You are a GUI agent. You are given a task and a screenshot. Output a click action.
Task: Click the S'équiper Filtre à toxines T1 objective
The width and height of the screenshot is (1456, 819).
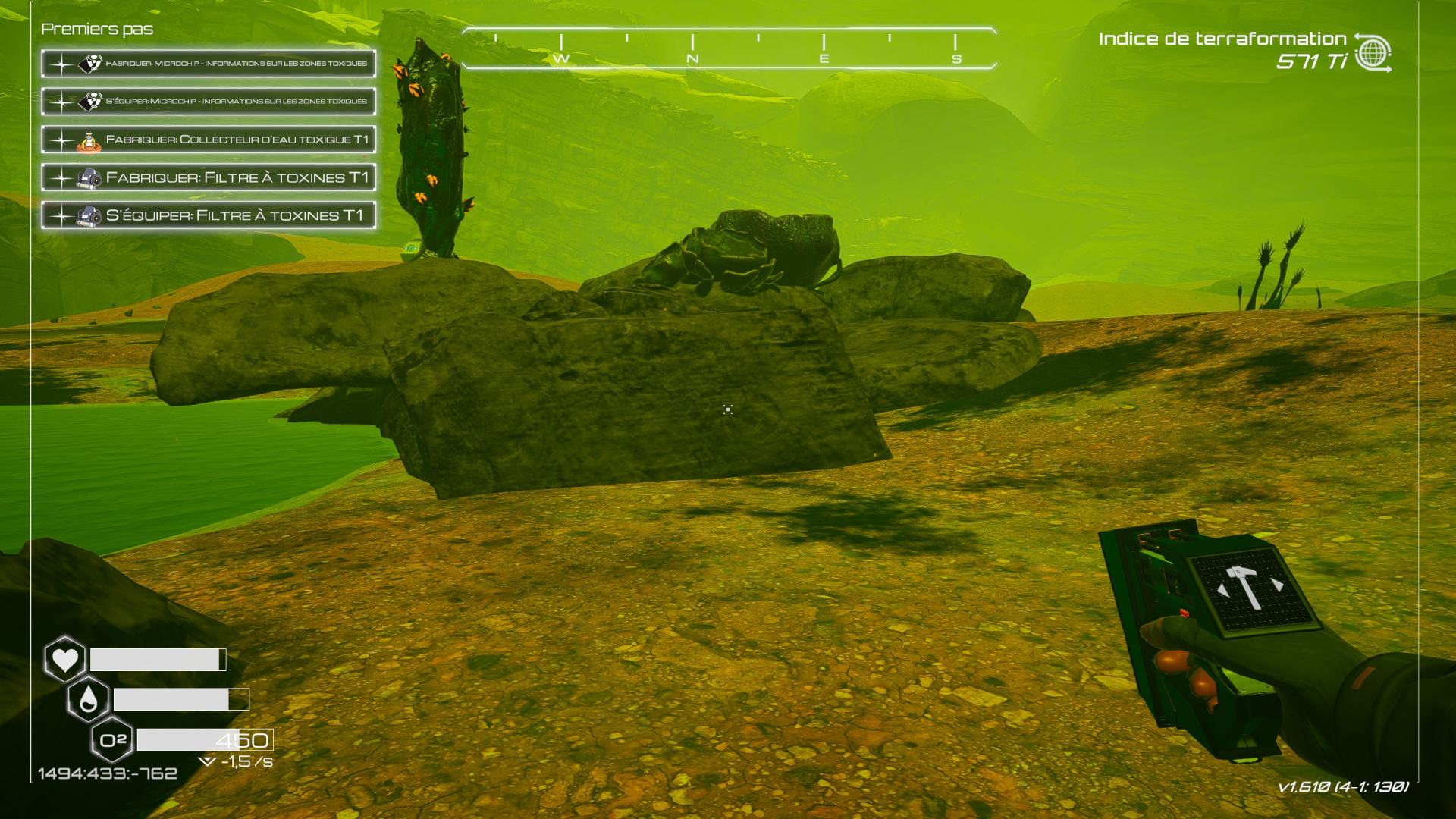click(x=209, y=215)
